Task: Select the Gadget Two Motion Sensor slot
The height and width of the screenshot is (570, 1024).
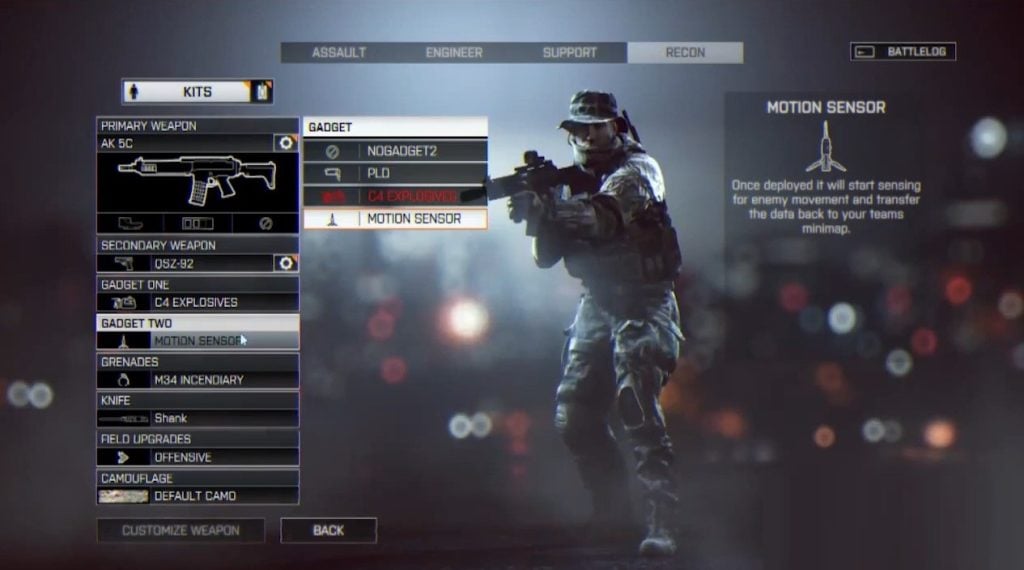Action: (197, 341)
